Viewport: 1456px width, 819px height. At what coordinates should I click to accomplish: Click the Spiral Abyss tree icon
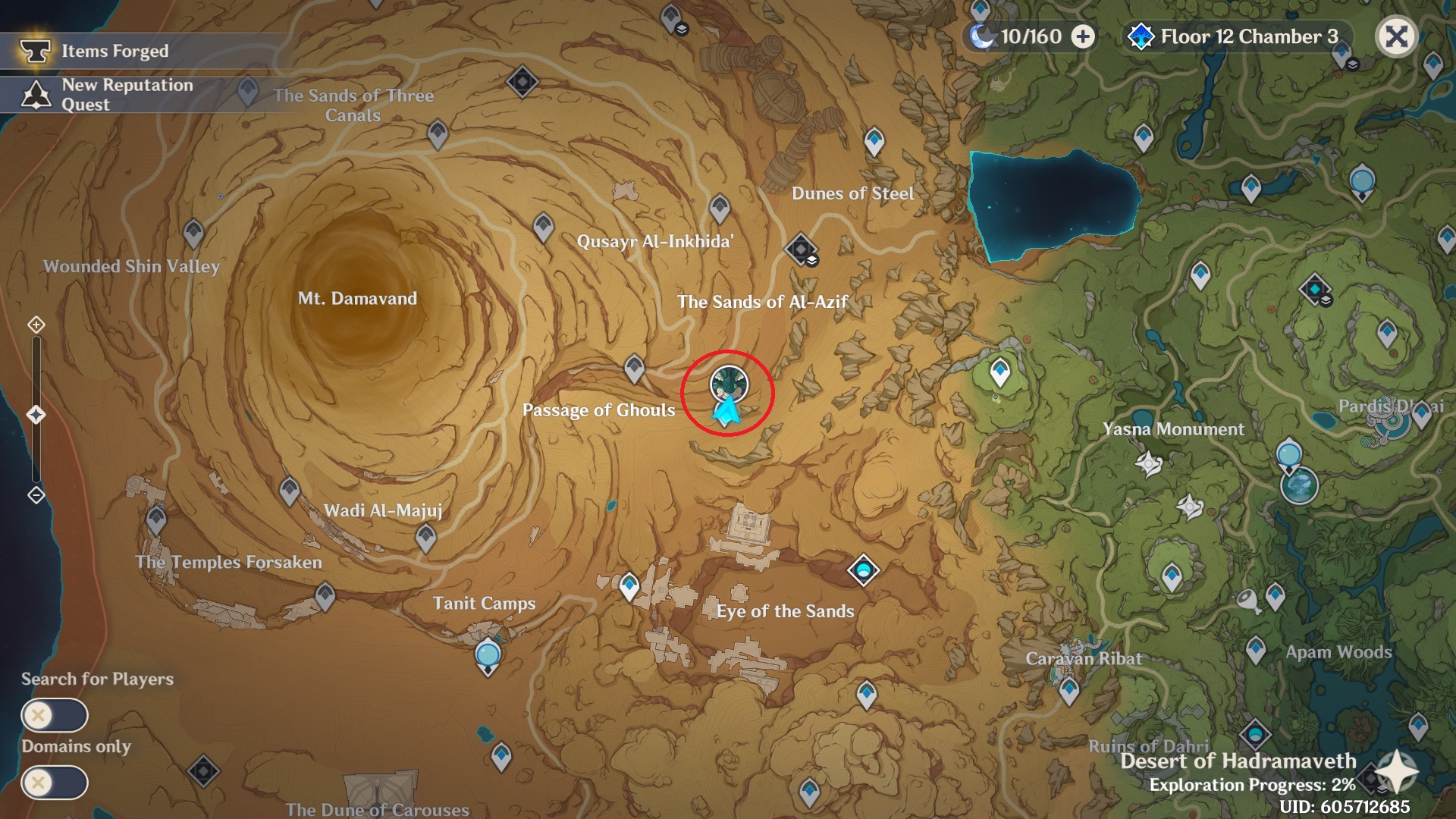pos(1141,36)
